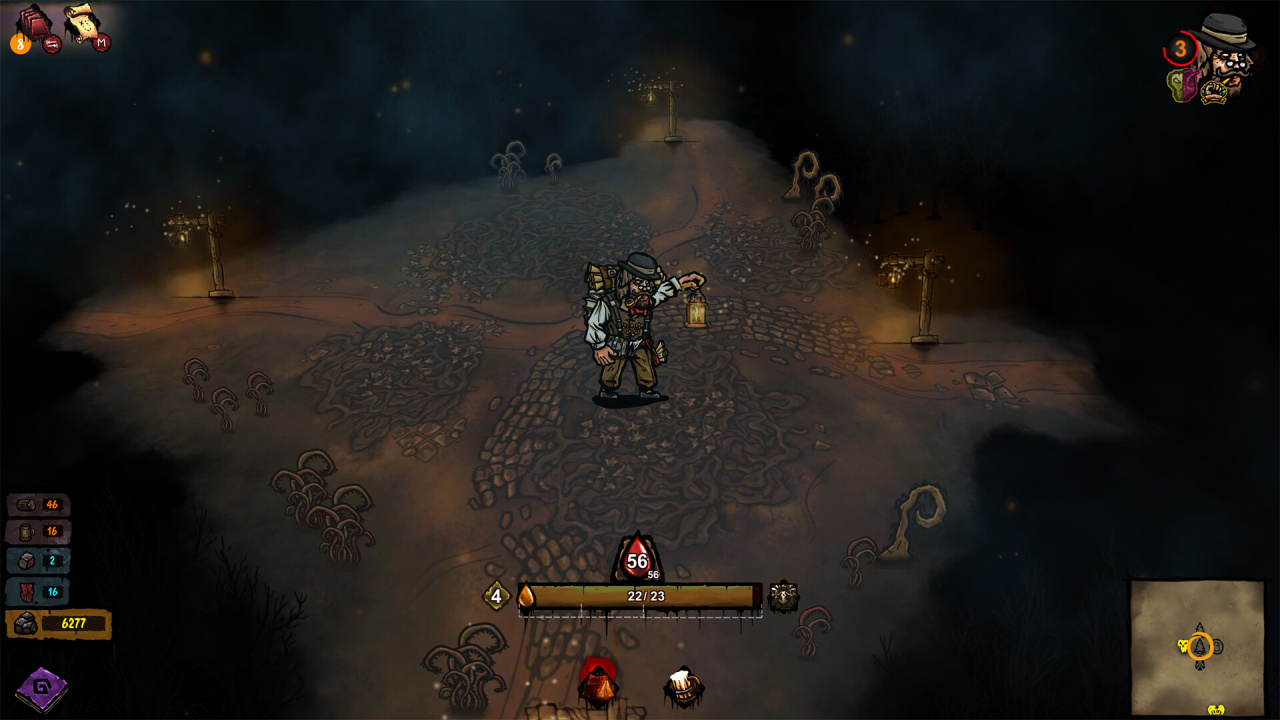Click the lantern icon beside the oil bar

coord(784,596)
